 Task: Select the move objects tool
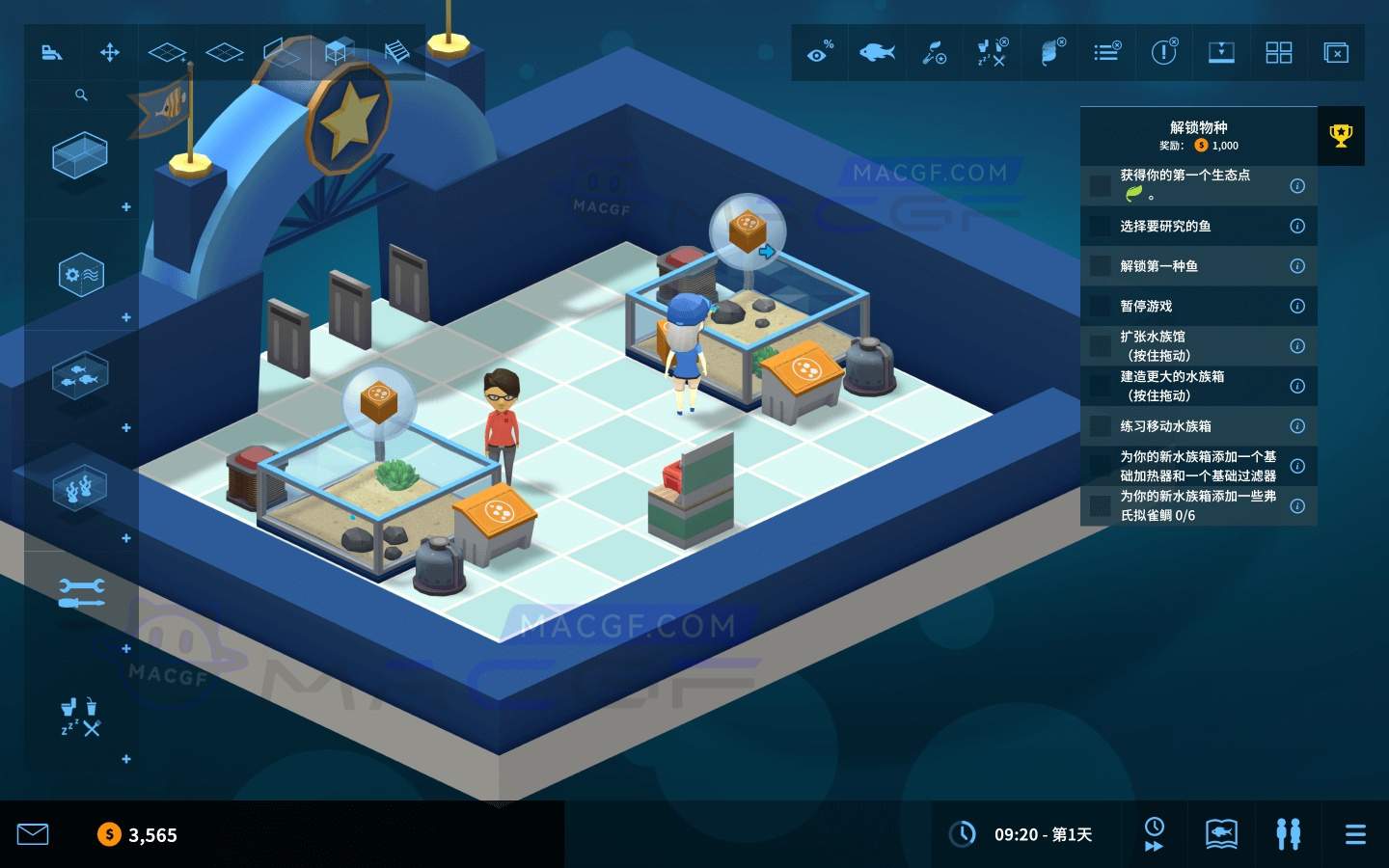109,53
